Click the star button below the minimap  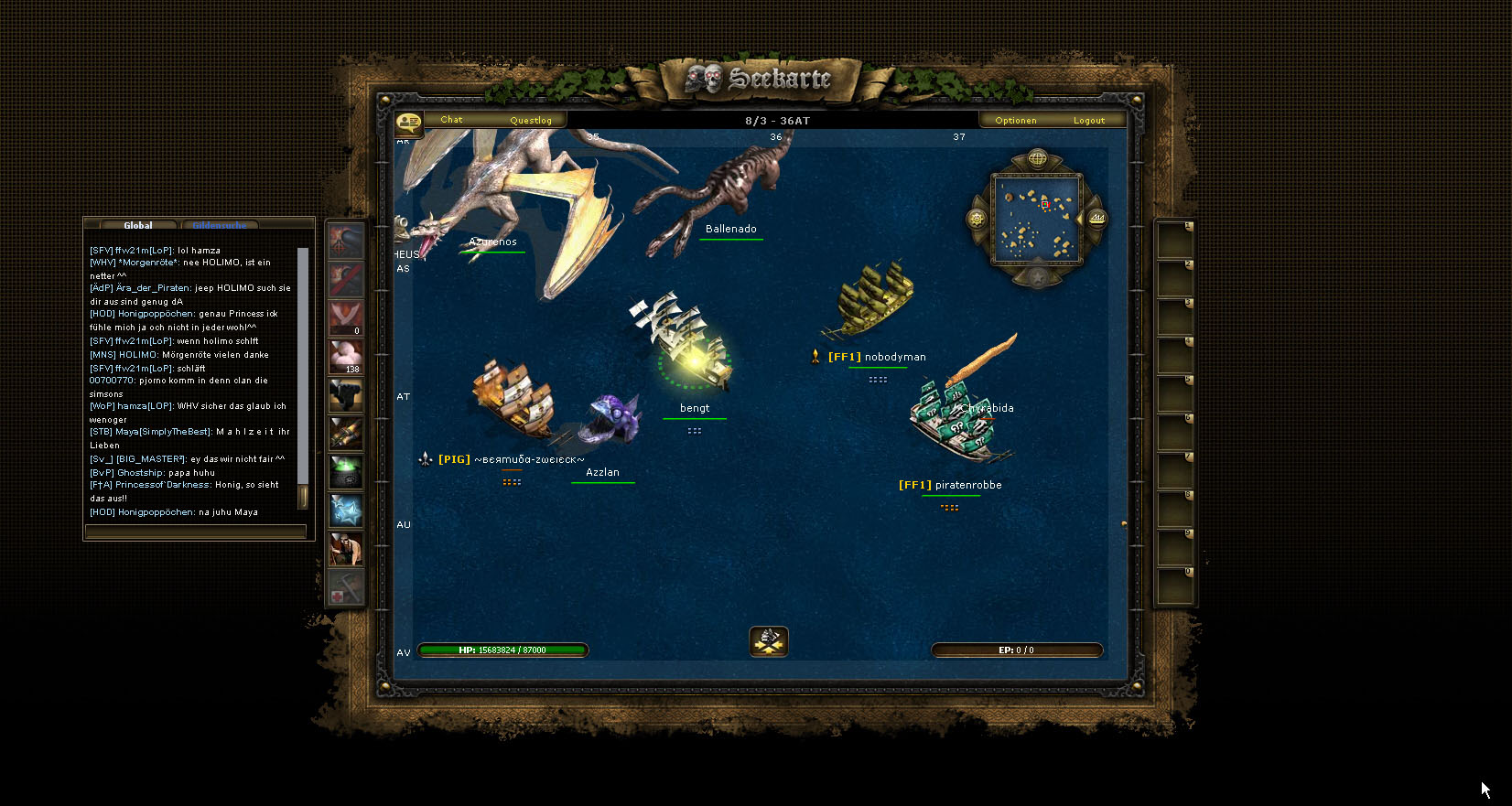[1037, 277]
